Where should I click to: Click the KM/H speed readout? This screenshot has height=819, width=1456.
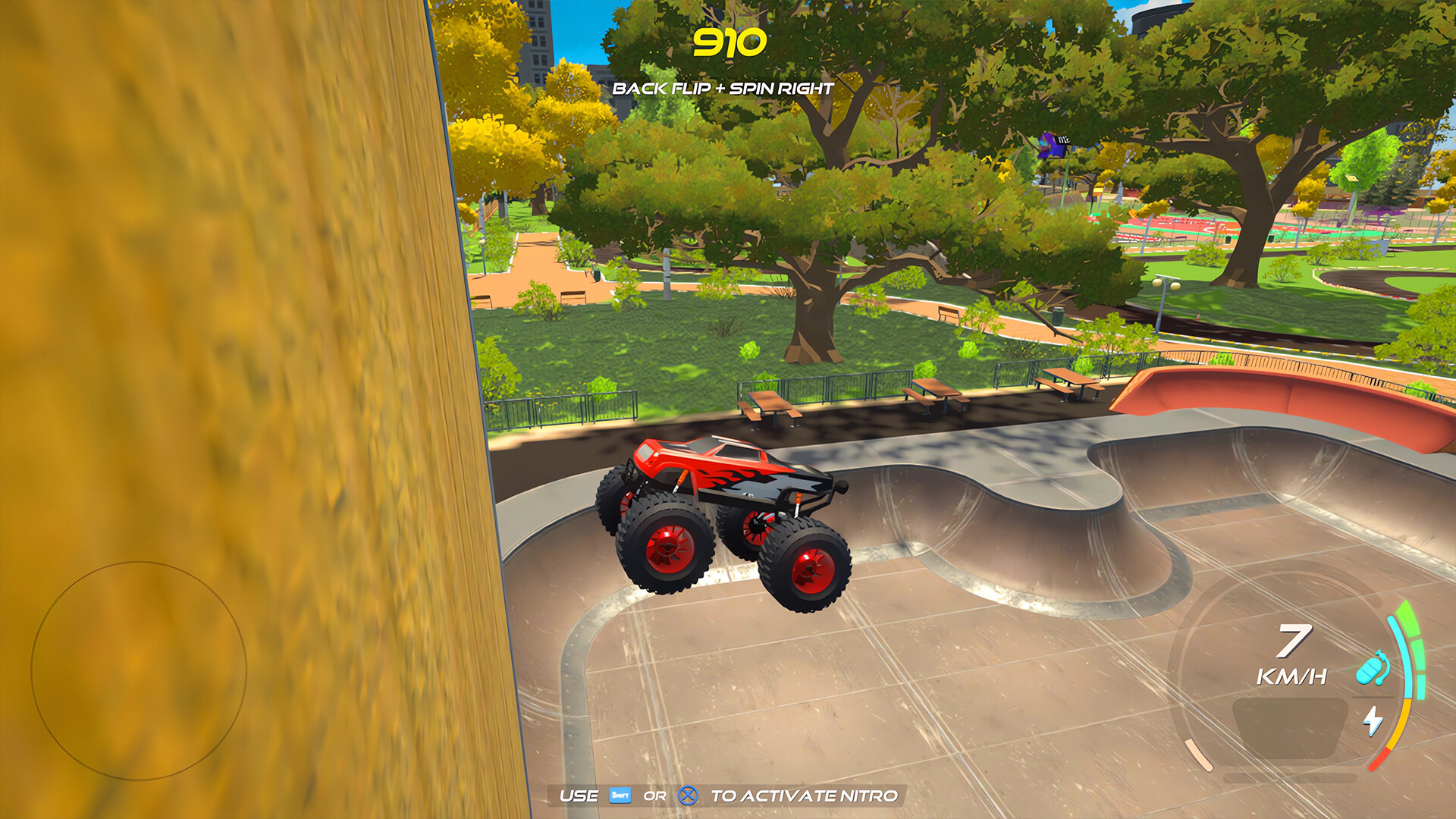coord(1293,675)
